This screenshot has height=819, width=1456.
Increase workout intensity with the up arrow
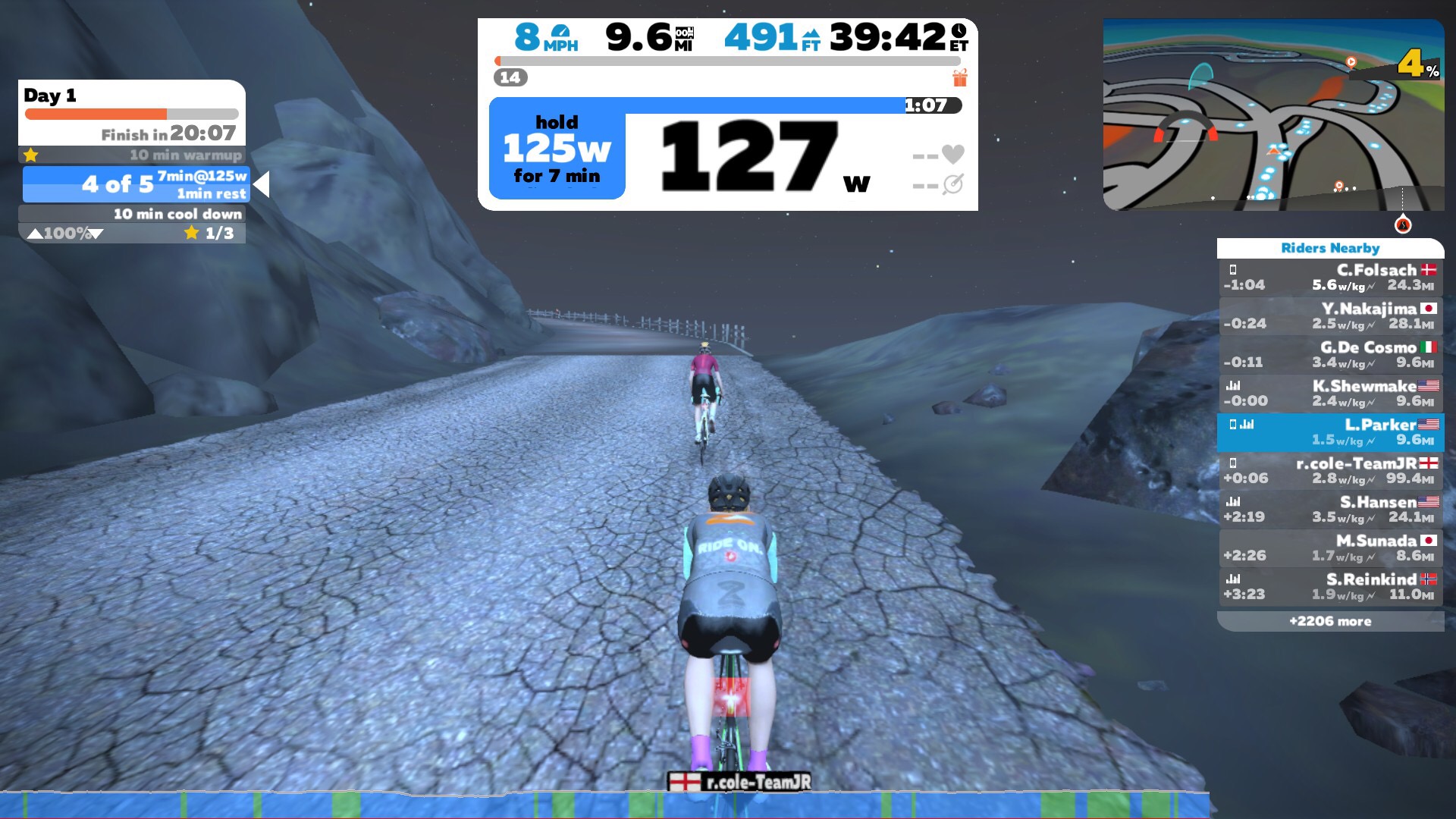(35, 234)
